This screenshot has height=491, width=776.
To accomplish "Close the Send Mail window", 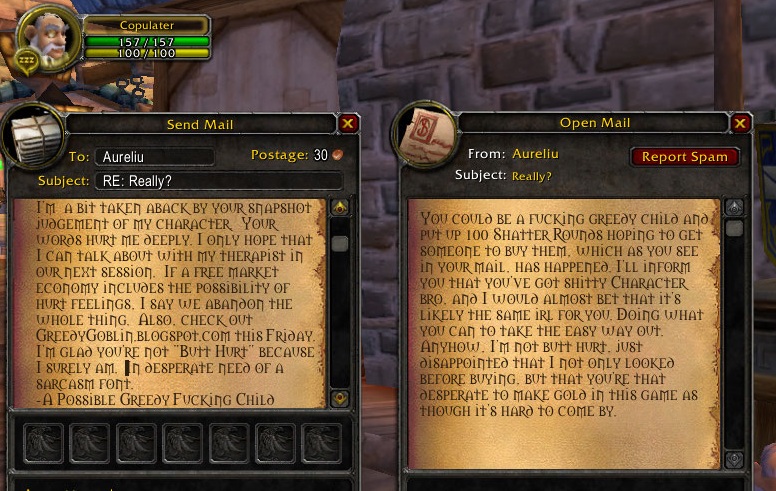I will click(x=348, y=124).
